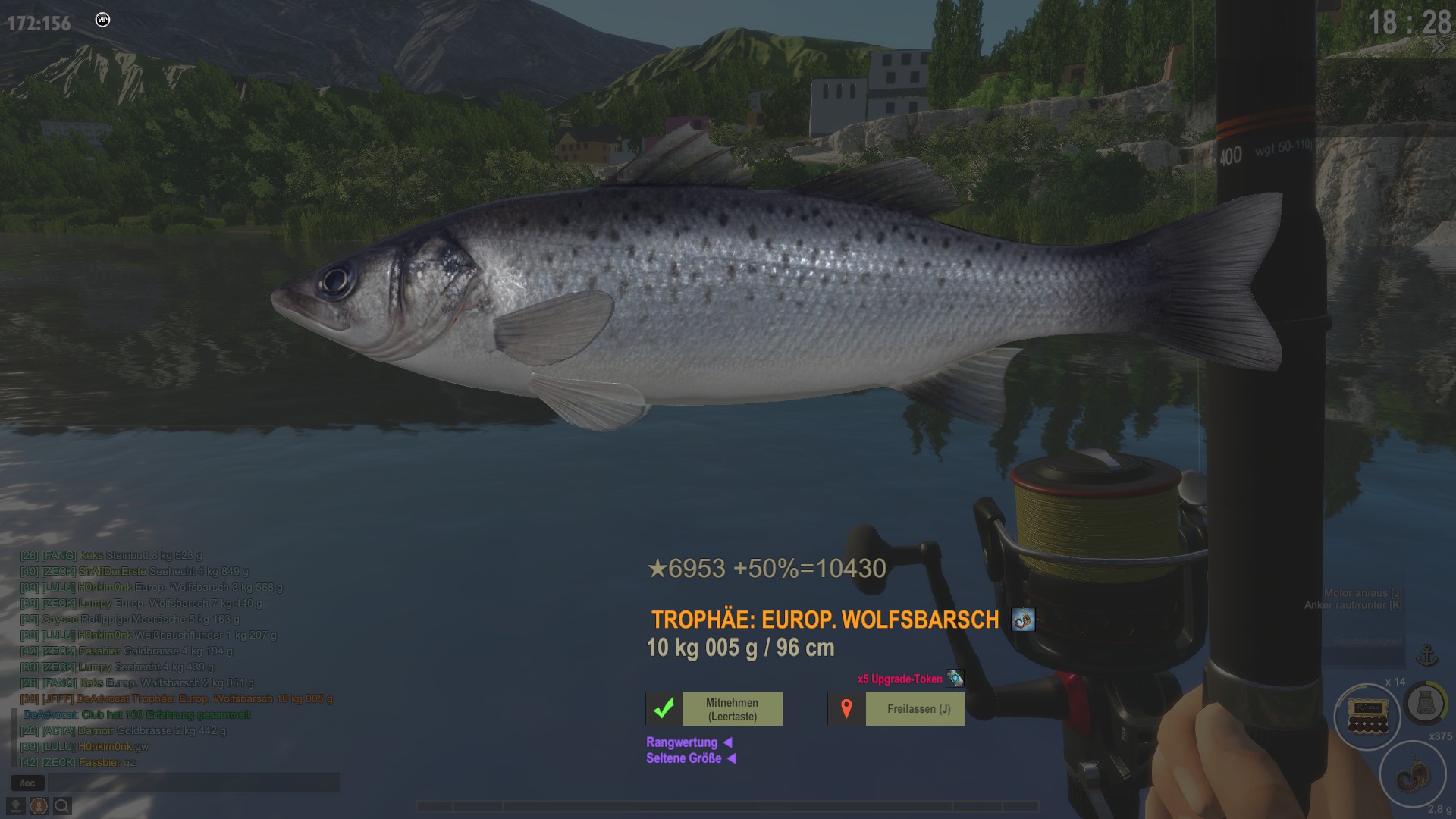Screen dimensions: 1456x819
Task: Focus the chat text input field
Action: coord(193,783)
